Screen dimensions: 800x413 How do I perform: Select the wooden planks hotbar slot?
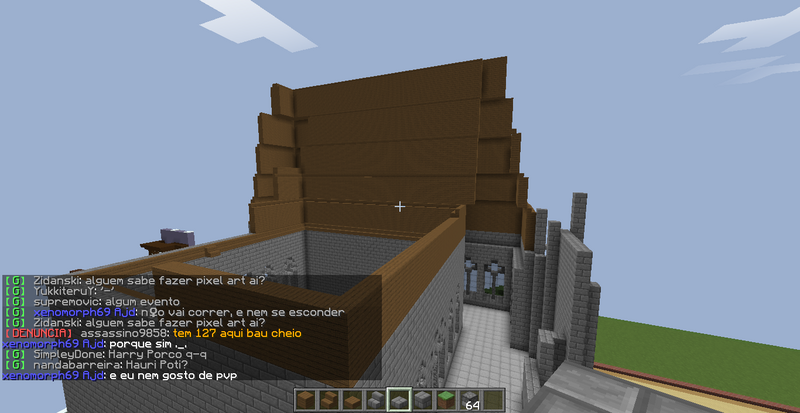pyautogui.click(x=307, y=401)
